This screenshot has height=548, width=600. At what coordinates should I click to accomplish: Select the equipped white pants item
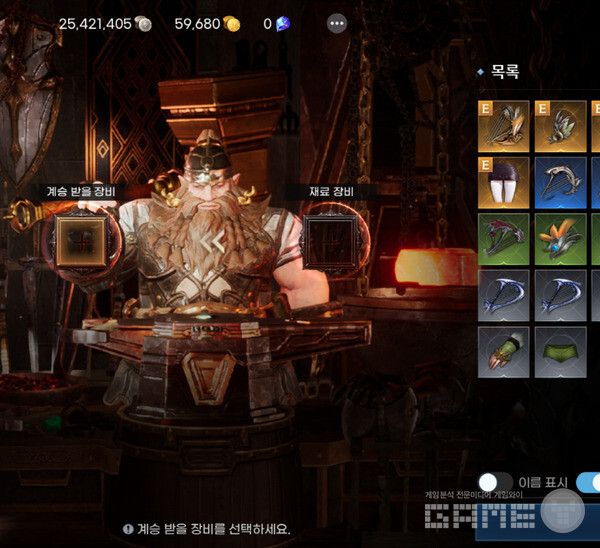[503, 181]
